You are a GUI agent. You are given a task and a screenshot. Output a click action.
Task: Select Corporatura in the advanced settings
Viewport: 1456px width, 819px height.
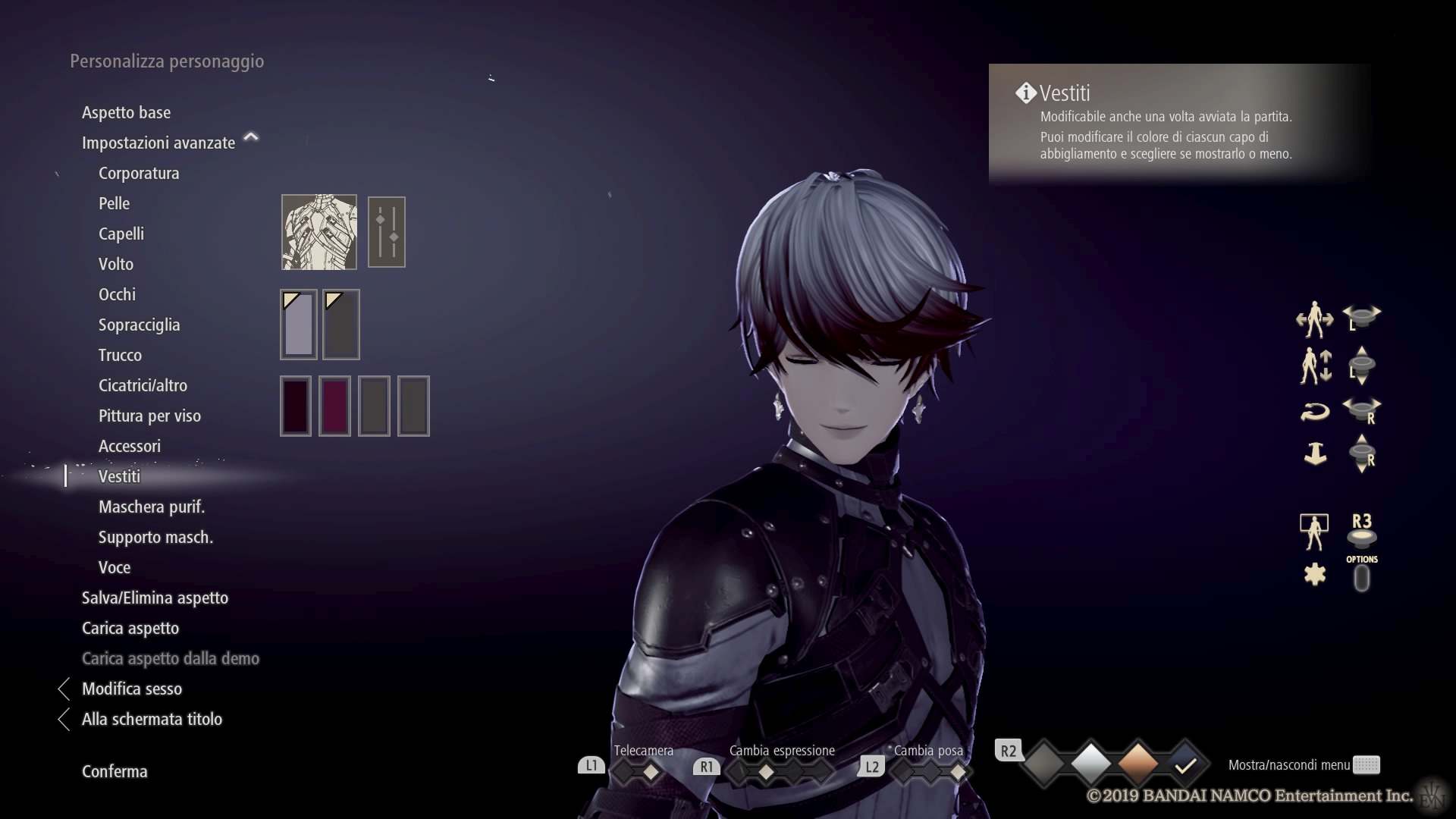pos(139,173)
